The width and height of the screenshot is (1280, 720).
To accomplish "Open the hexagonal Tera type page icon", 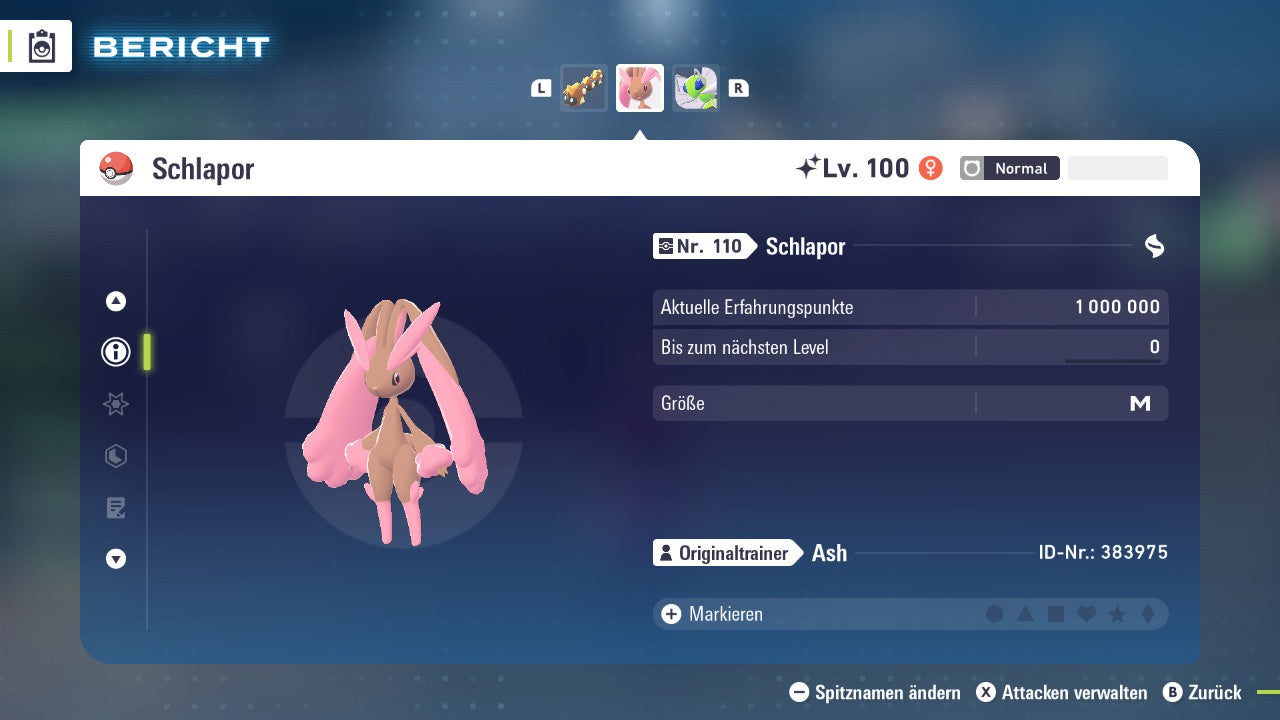I will (115, 456).
